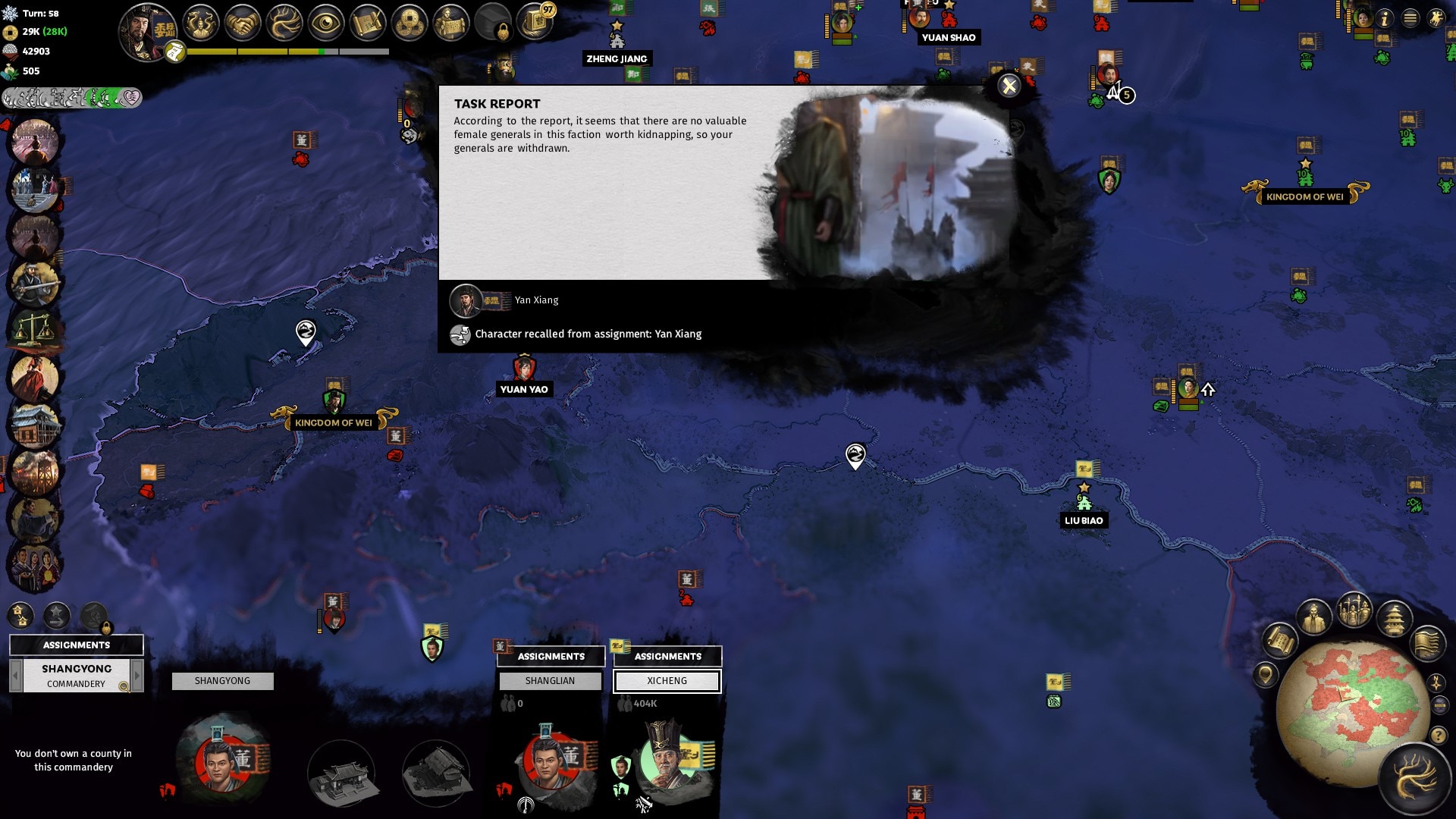Open the question mark help button
This screenshot has width=1456, height=819.
pos(1438,736)
